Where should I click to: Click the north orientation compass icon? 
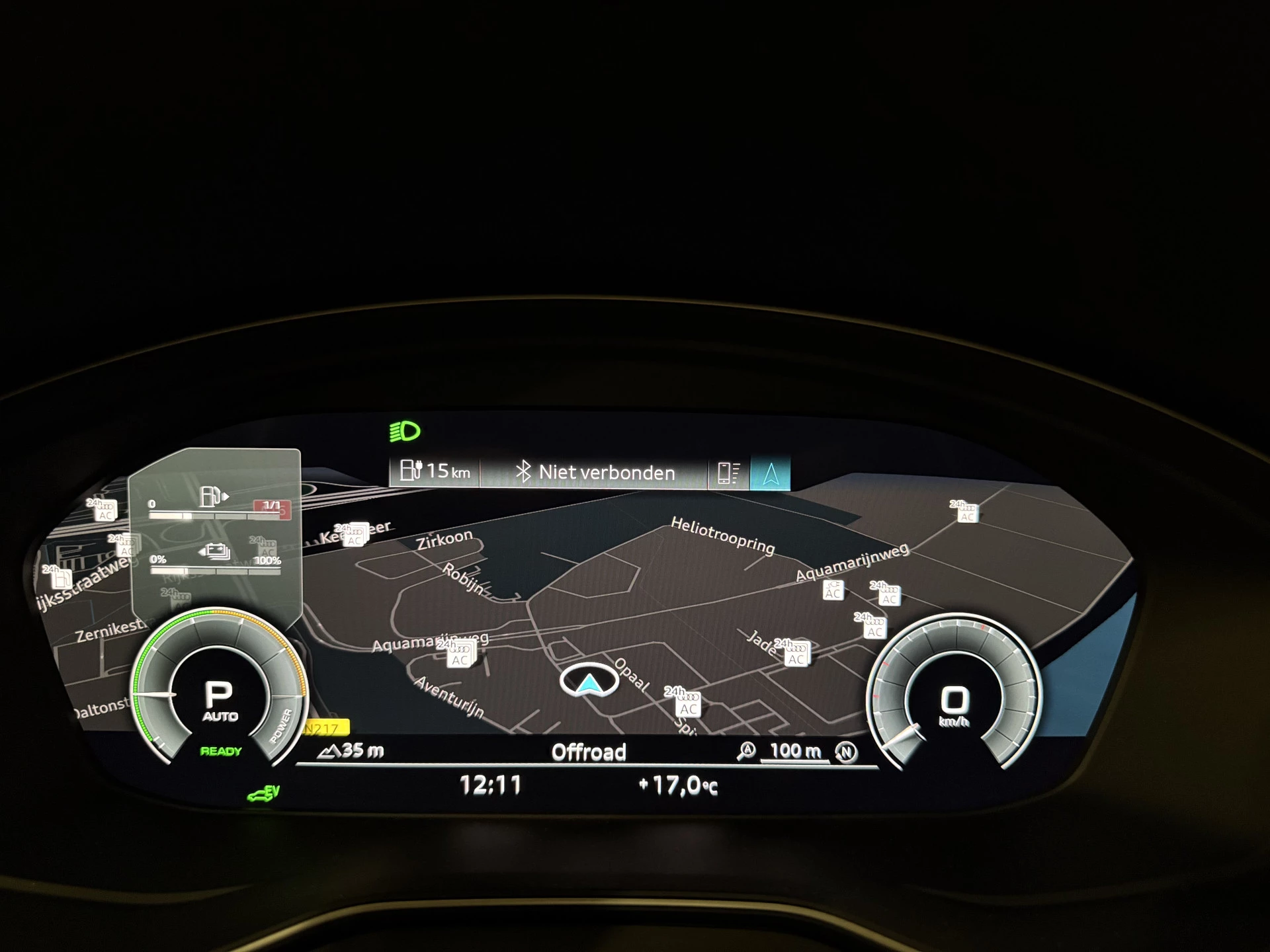pos(846,752)
